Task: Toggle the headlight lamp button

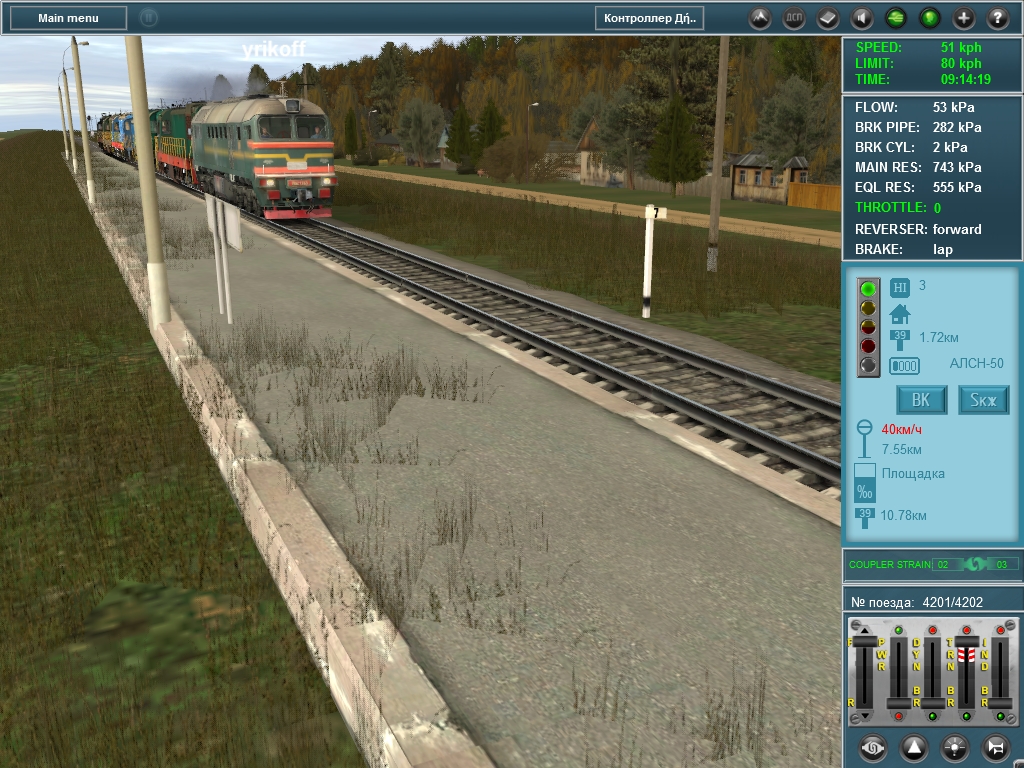Action: pyautogui.click(x=954, y=747)
